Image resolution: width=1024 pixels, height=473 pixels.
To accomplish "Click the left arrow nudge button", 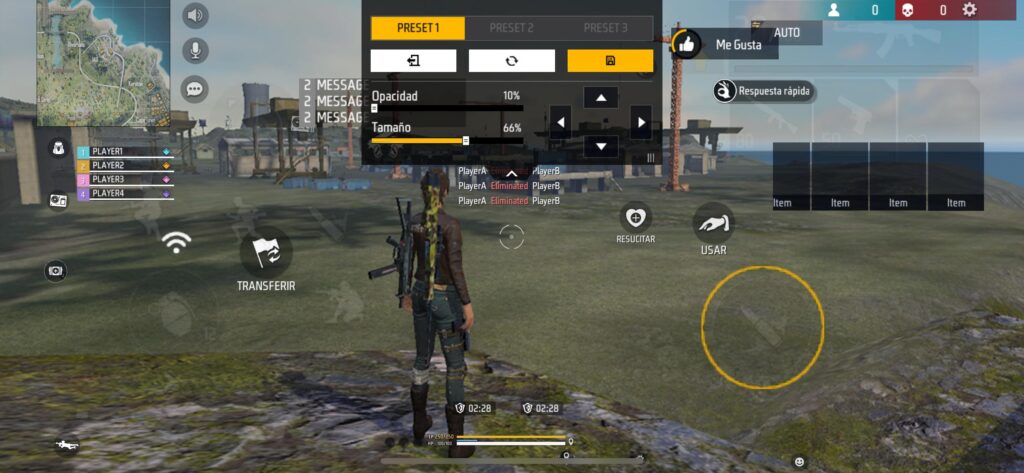I will 561,123.
